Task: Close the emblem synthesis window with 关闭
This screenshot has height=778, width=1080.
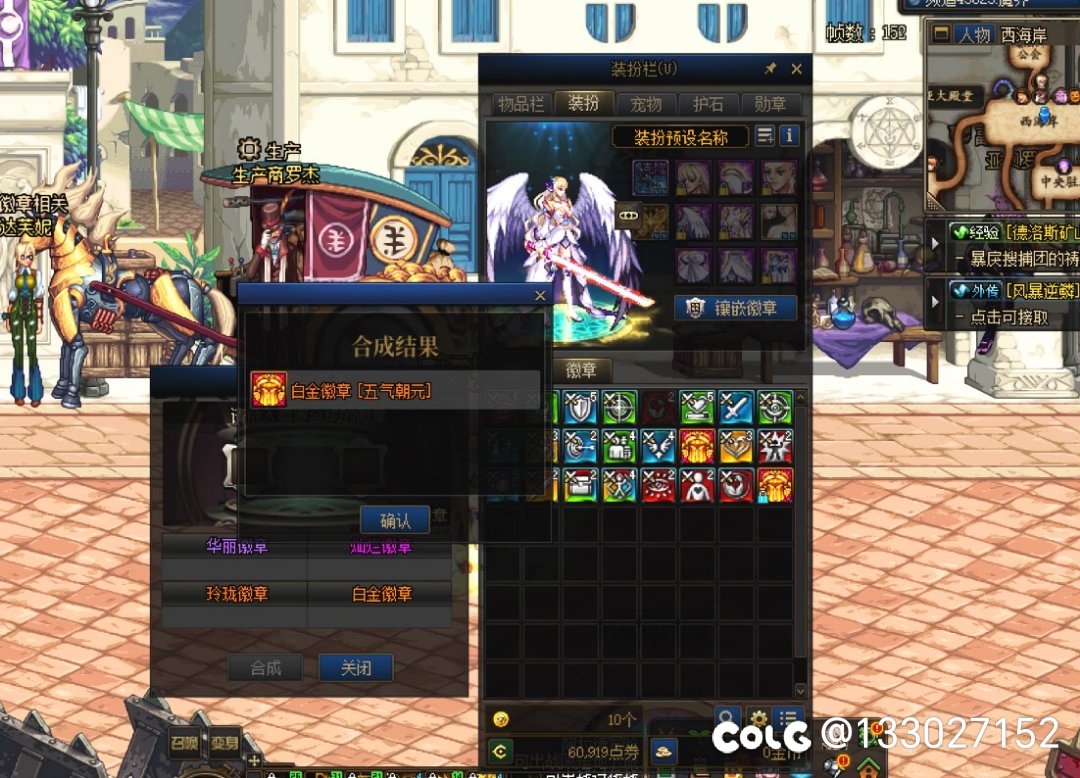Action: click(x=355, y=668)
